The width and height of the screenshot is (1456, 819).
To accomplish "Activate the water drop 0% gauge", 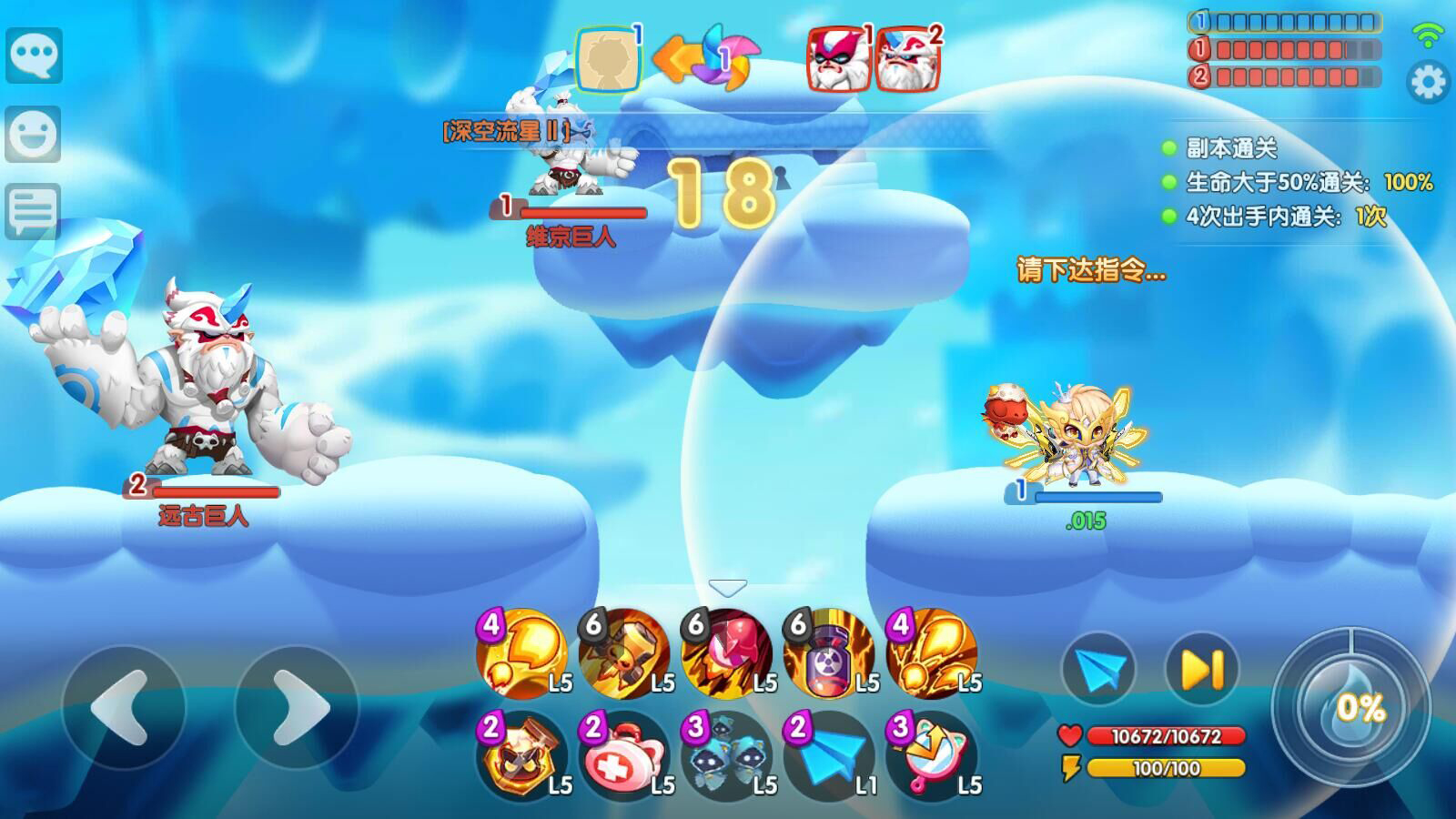I will tap(1351, 707).
